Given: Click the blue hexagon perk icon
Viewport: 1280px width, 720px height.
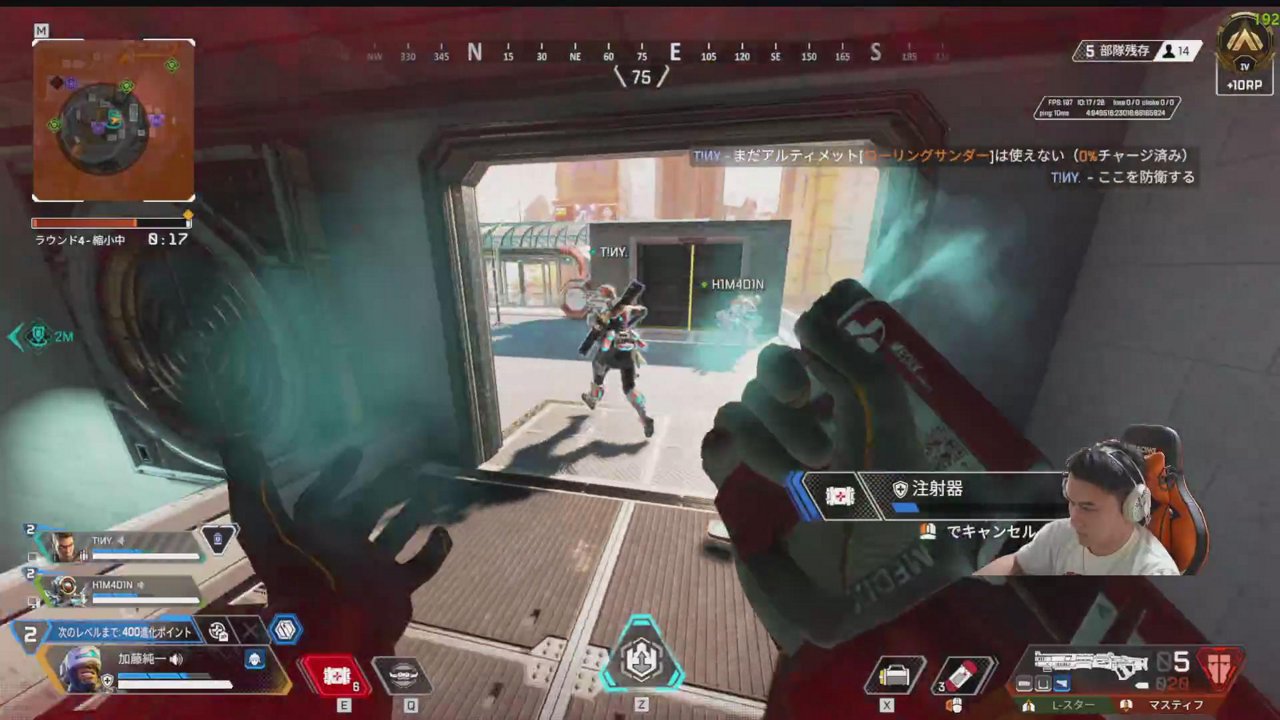Looking at the screenshot, I should 286,630.
